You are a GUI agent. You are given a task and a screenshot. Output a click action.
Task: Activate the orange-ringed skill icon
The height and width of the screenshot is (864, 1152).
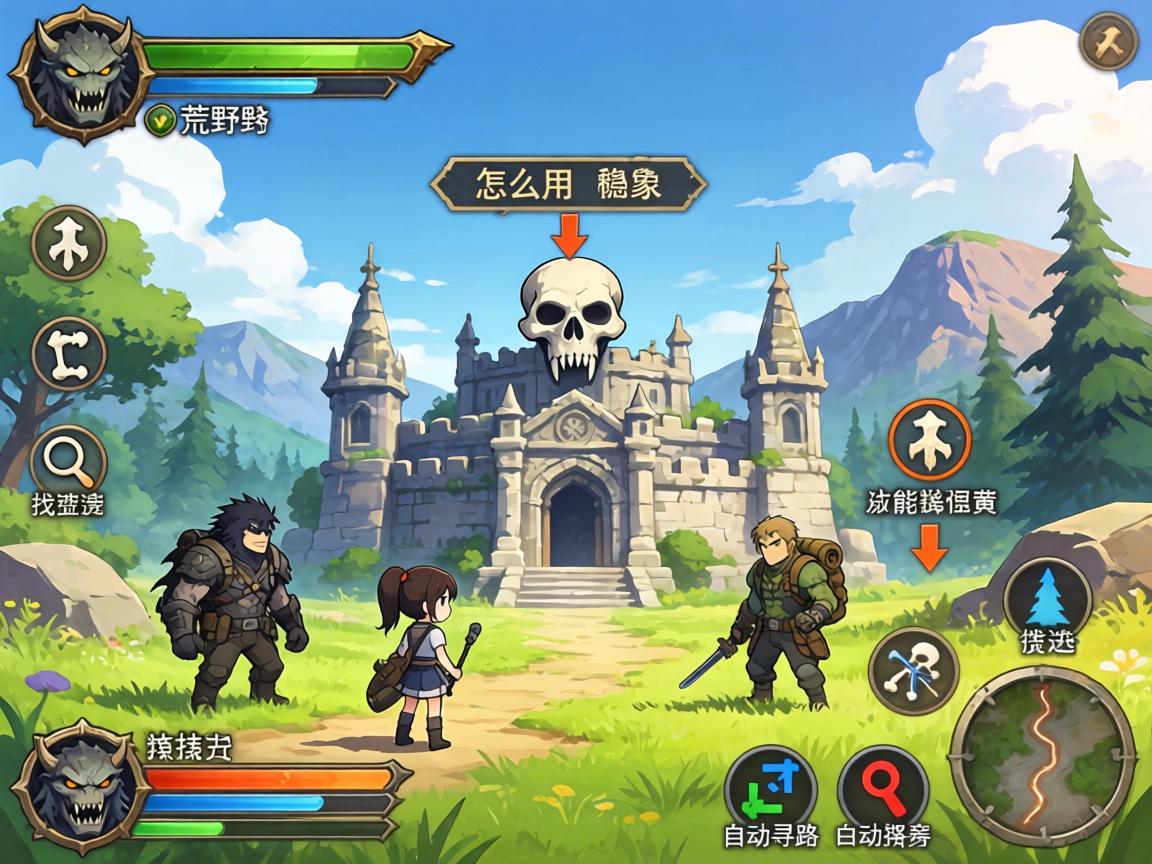coord(930,441)
